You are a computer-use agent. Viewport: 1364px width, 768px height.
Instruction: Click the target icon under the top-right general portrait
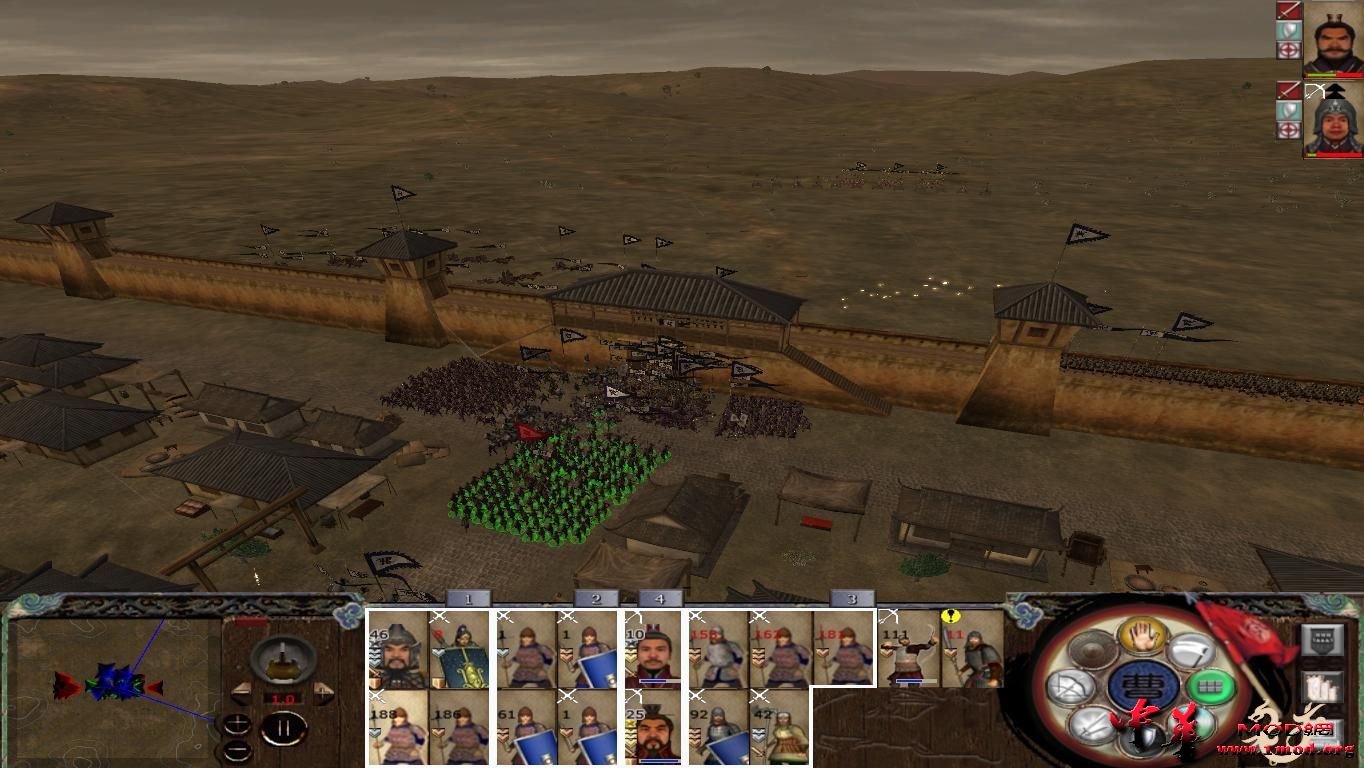(1289, 49)
